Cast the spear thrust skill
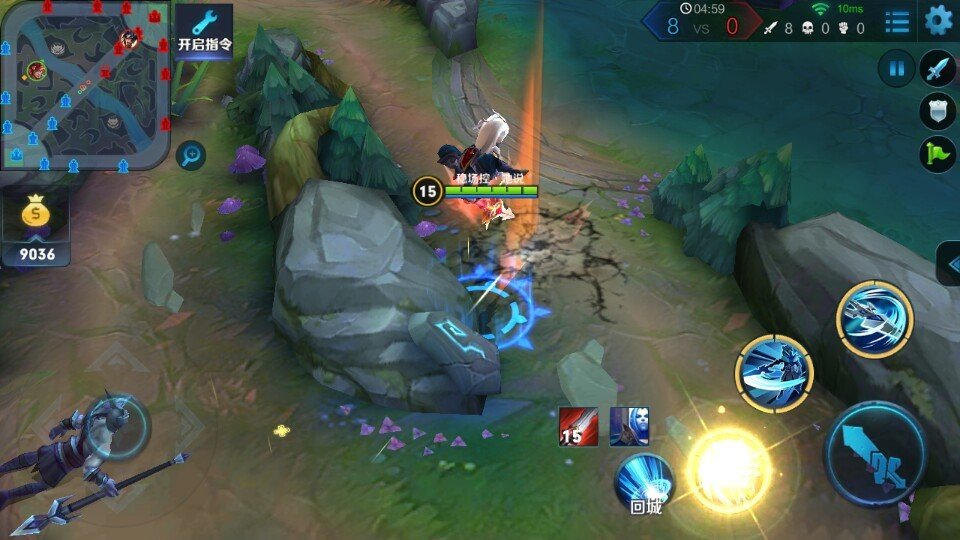 (774, 373)
